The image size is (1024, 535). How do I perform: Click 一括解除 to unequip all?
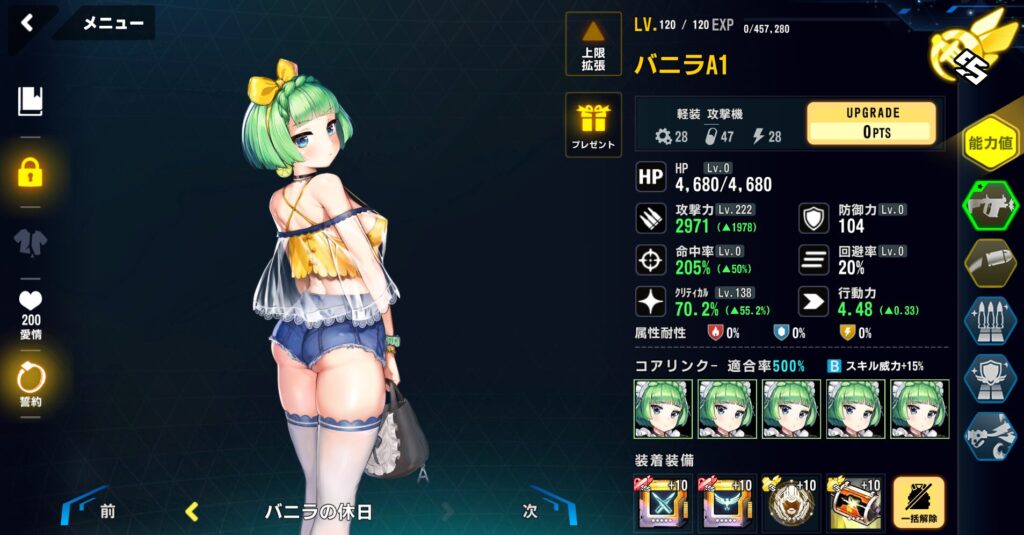(x=918, y=503)
